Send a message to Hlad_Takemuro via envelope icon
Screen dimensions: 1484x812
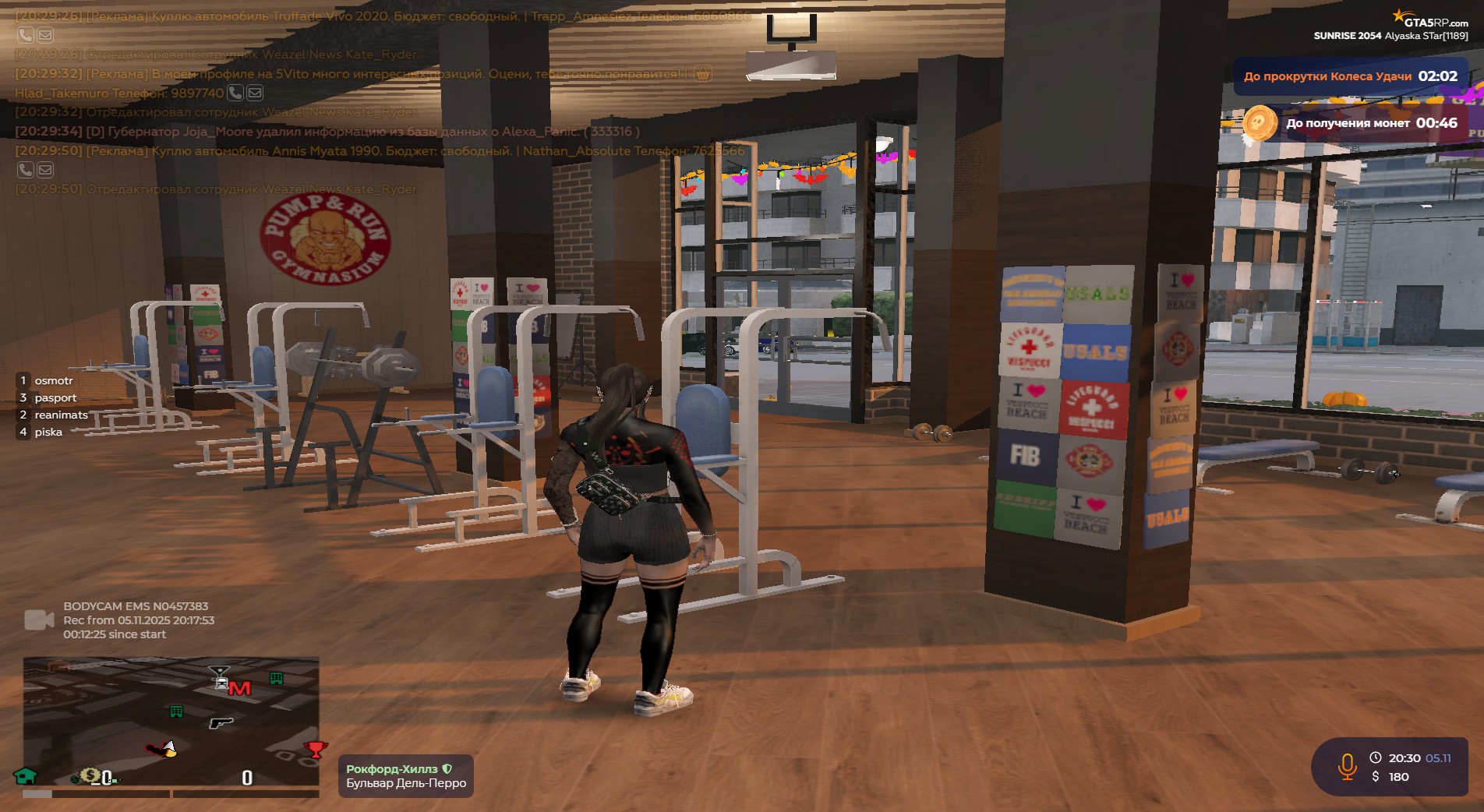255,93
